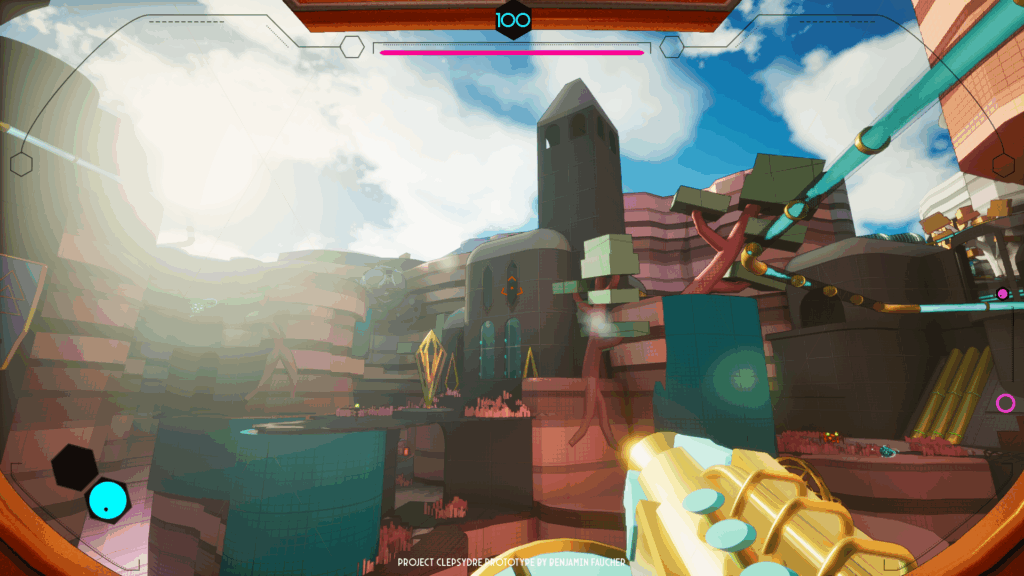1024x576 pixels.
Task: Select the empty black hexagon slot
Action: click(x=75, y=466)
